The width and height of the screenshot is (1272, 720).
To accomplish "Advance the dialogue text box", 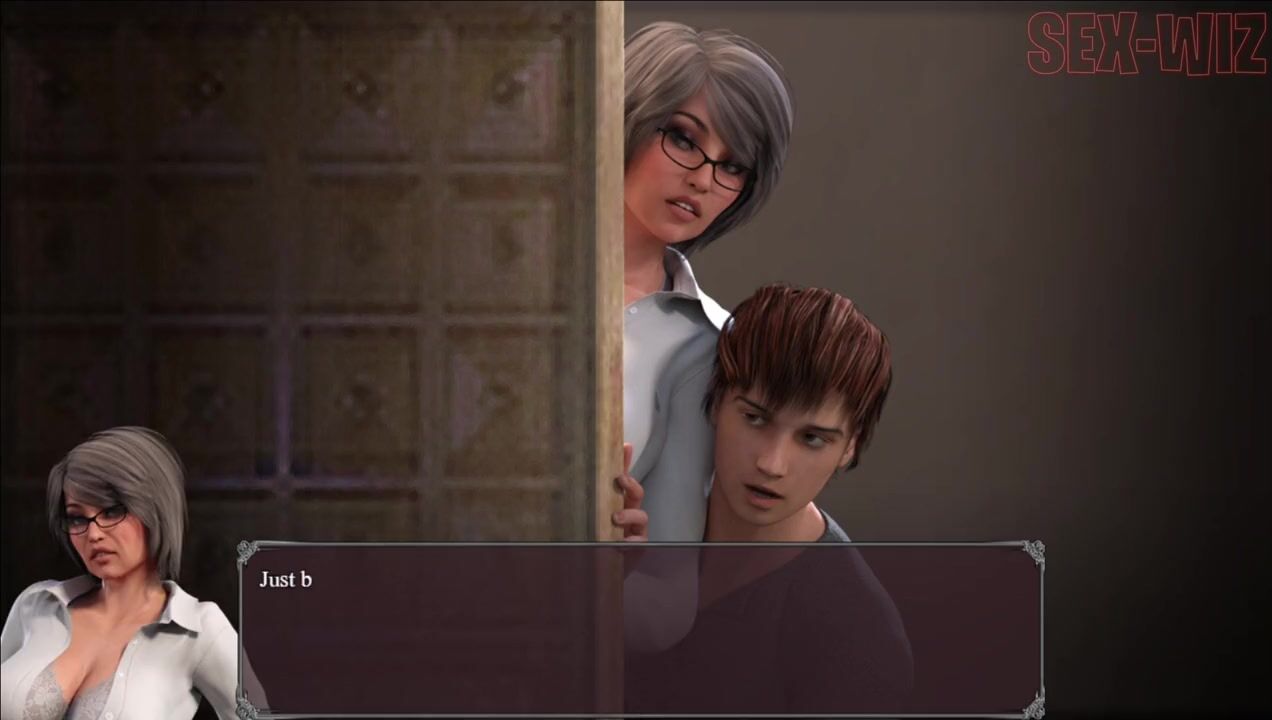I will pos(640,630).
